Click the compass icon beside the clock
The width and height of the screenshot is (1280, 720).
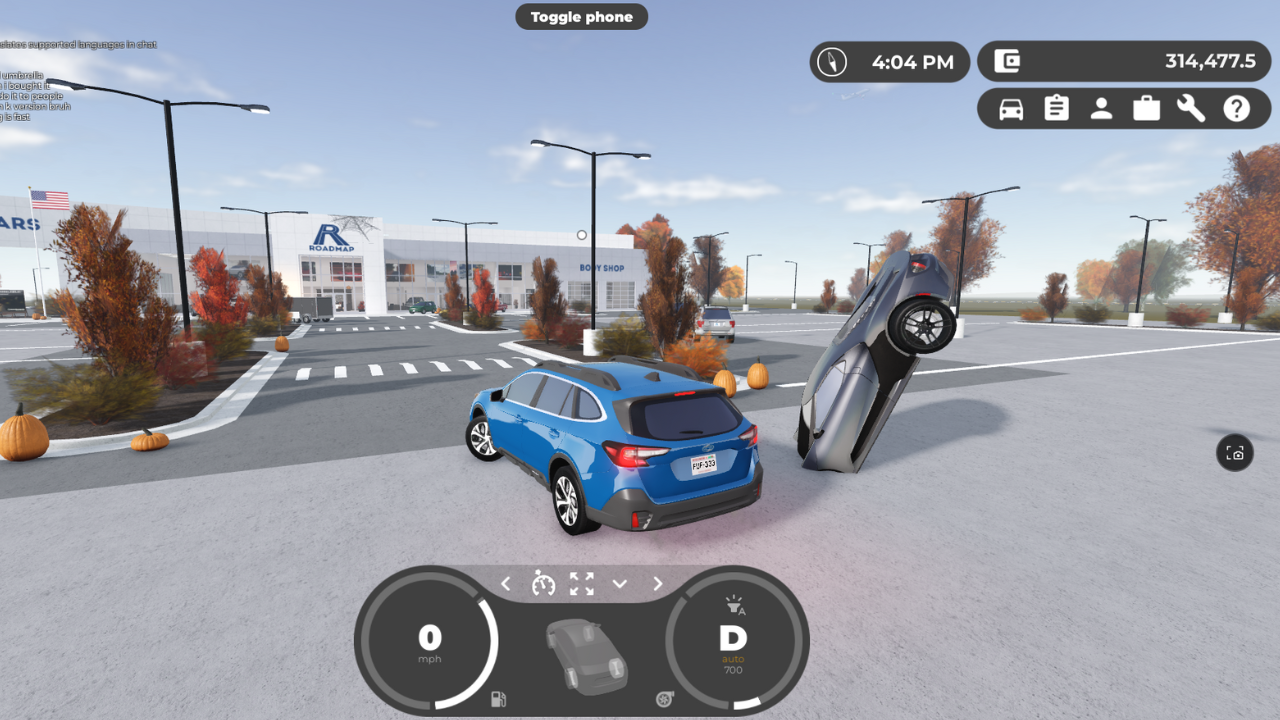pos(832,62)
